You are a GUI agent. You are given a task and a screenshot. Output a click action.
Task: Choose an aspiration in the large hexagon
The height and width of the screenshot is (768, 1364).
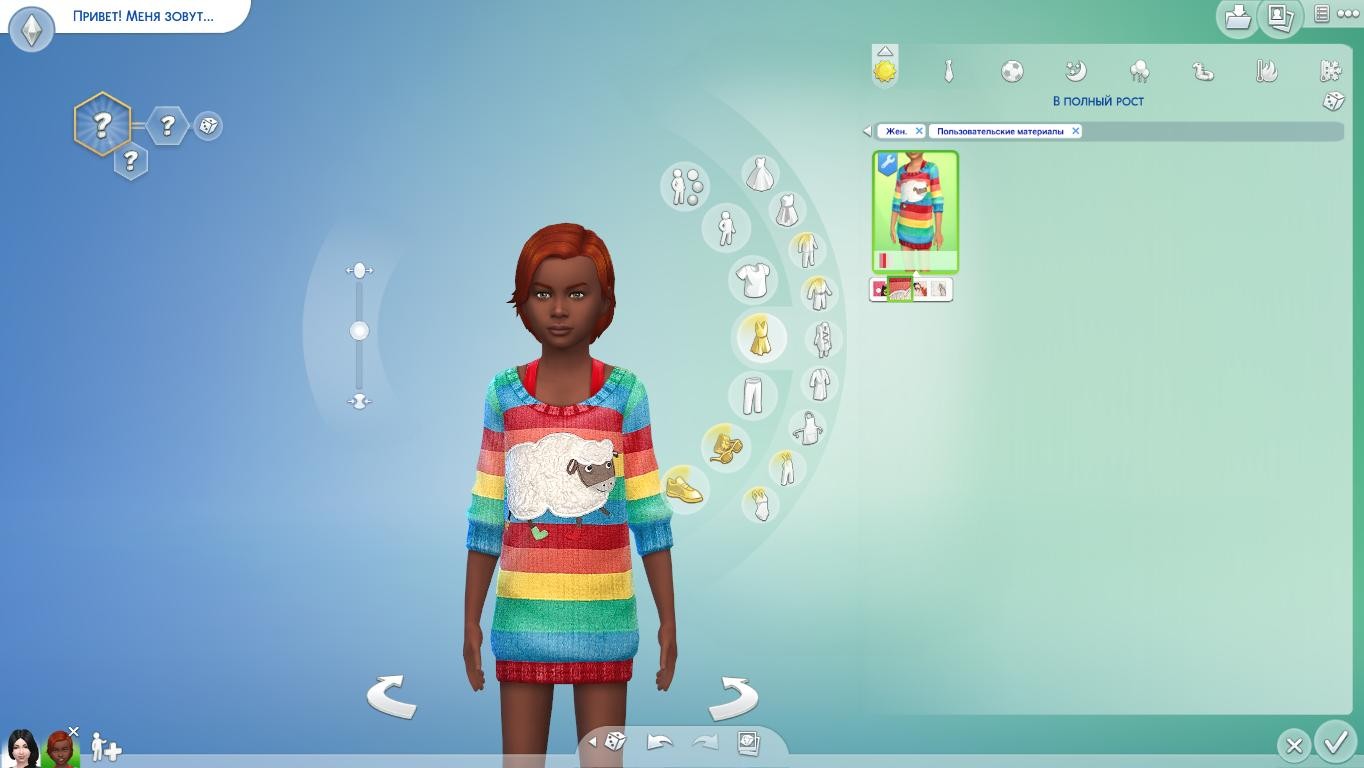[x=102, y=125]
